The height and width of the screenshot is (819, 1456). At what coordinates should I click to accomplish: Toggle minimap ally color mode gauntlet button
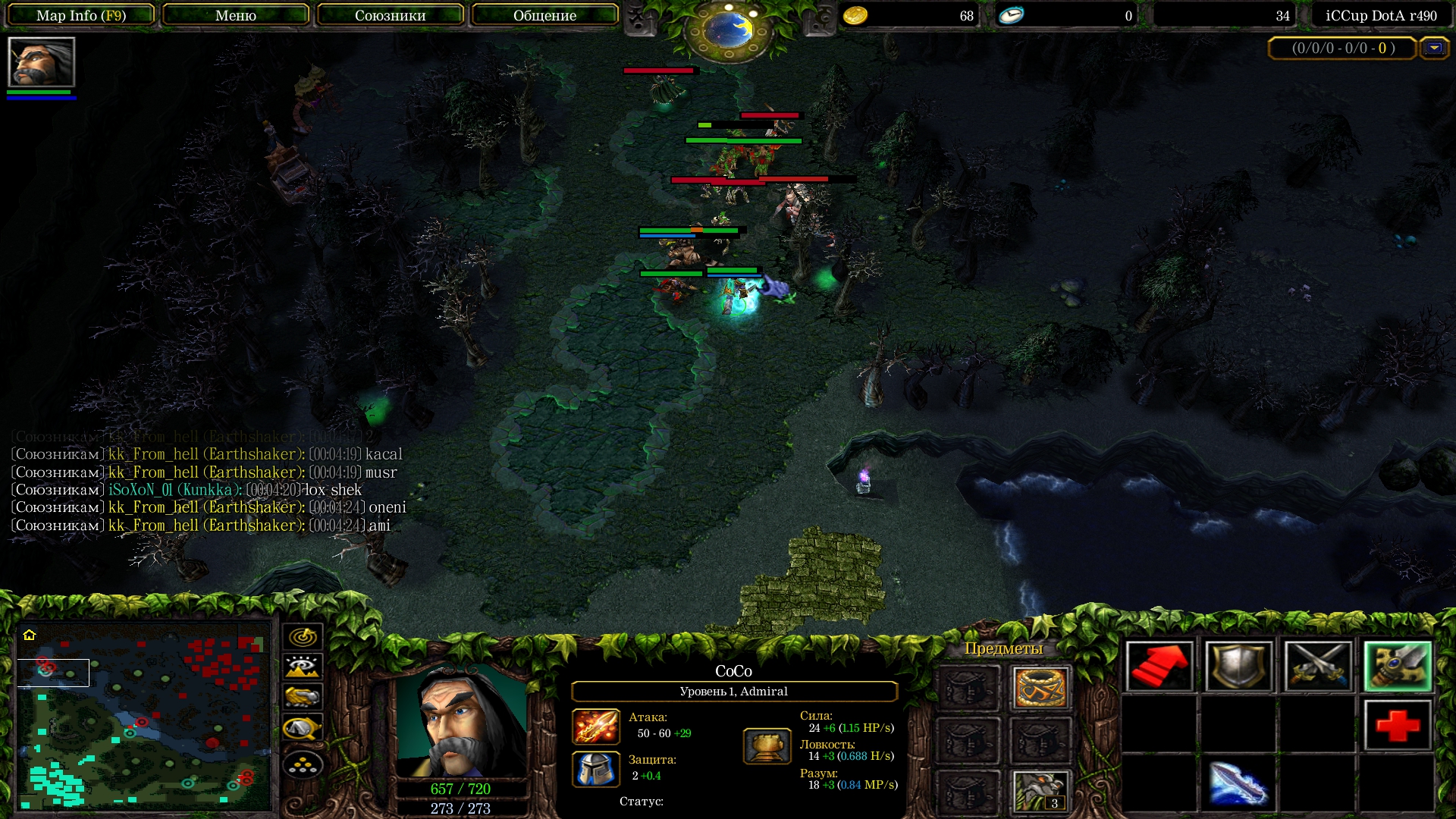pyautogui.click(x=303, y=697)
